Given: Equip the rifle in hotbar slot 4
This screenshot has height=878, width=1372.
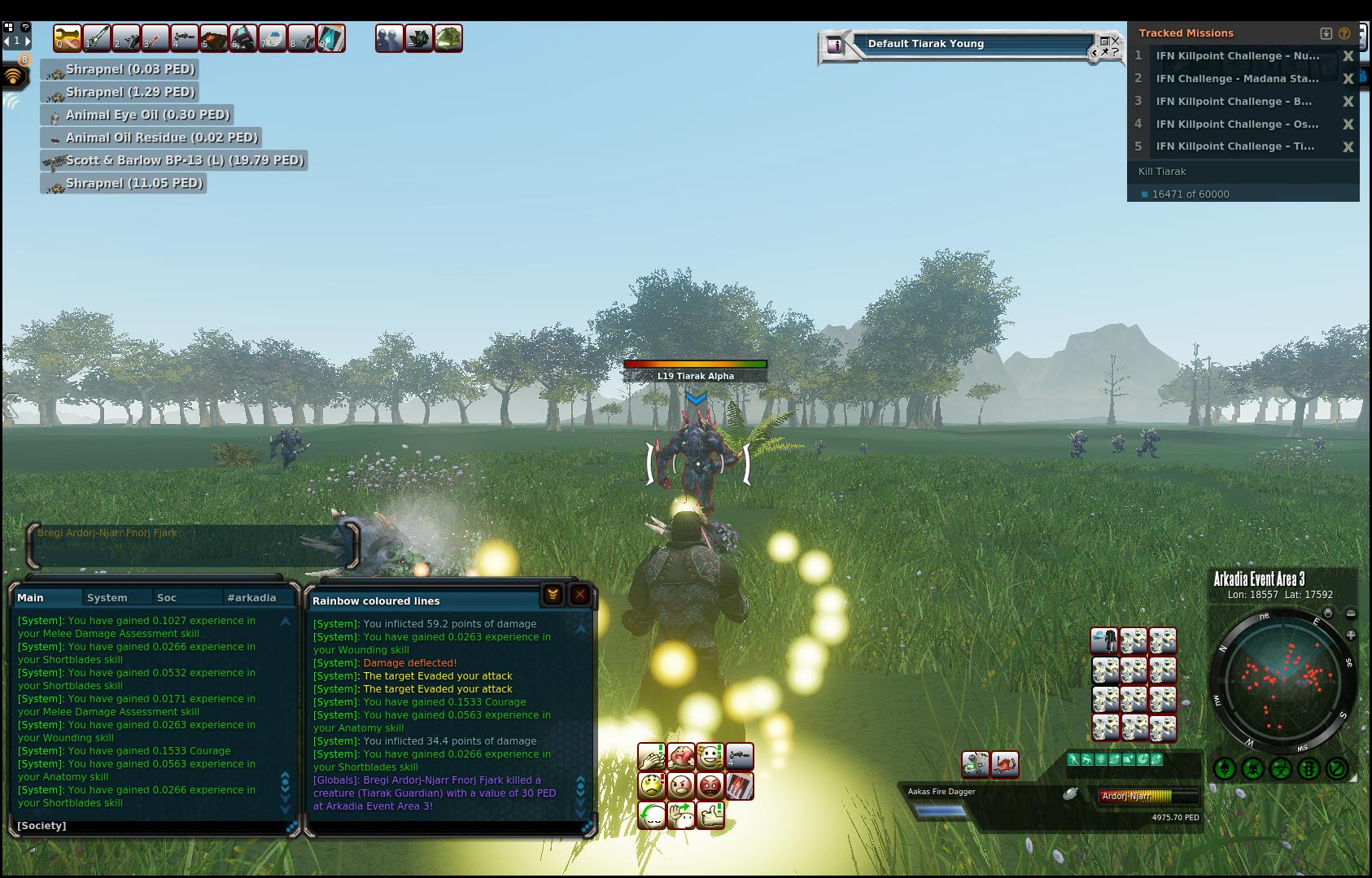Looking at the screenshot, I should (185, 38).
